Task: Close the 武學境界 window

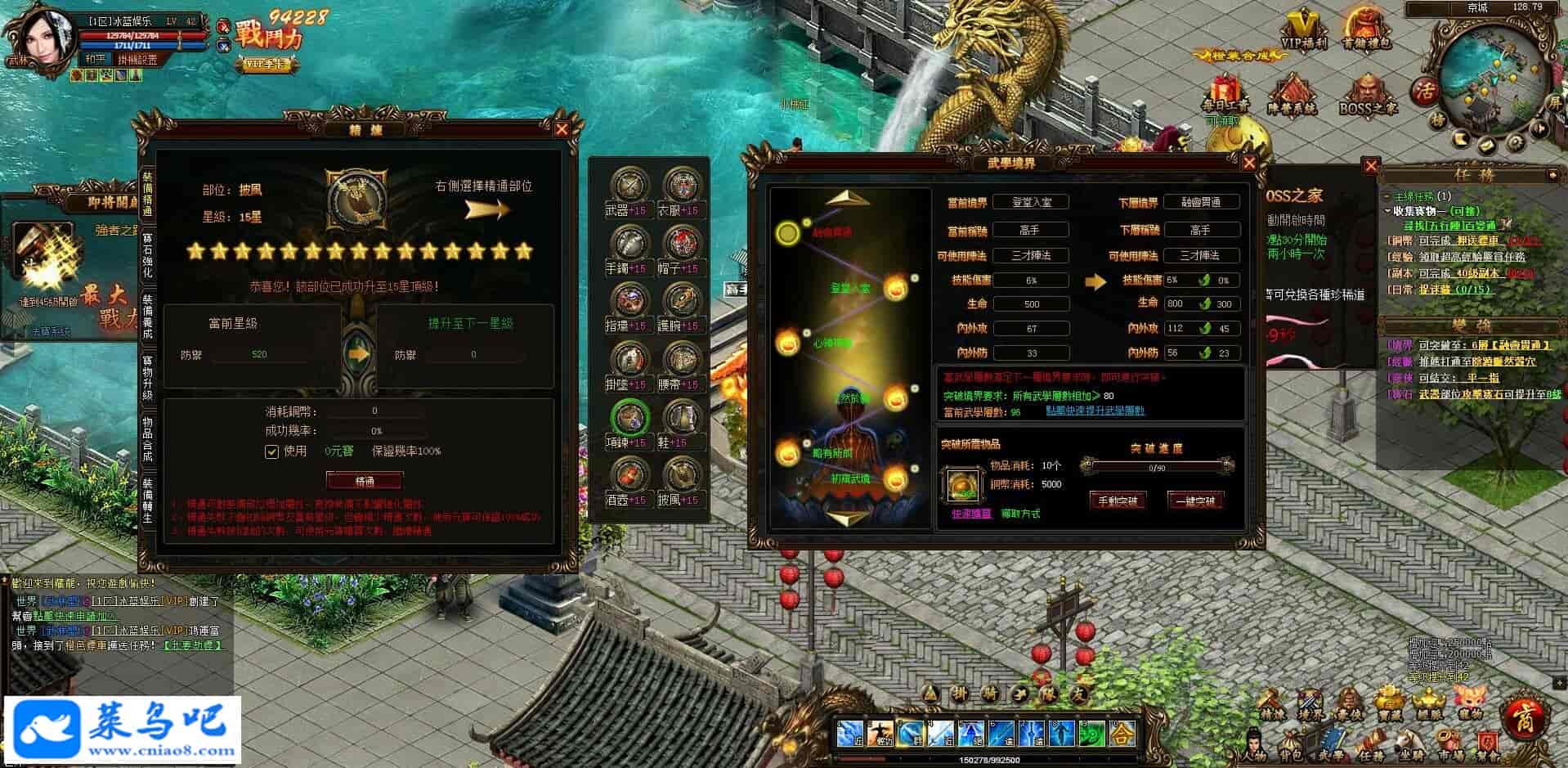Action: tap(1248, 163)
